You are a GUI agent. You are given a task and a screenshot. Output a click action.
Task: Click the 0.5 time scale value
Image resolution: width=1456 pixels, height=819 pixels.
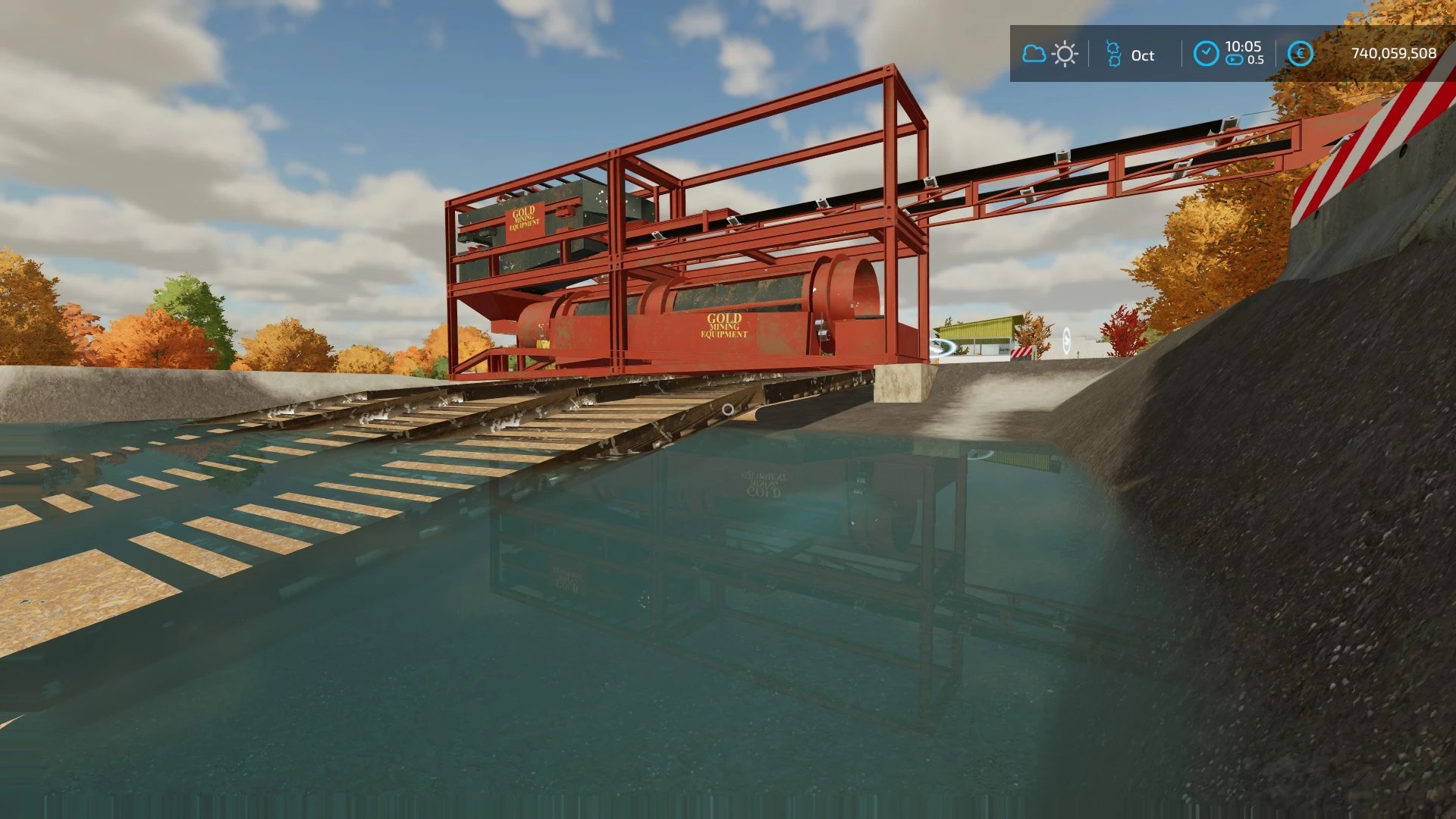[x=1257, y=60]
